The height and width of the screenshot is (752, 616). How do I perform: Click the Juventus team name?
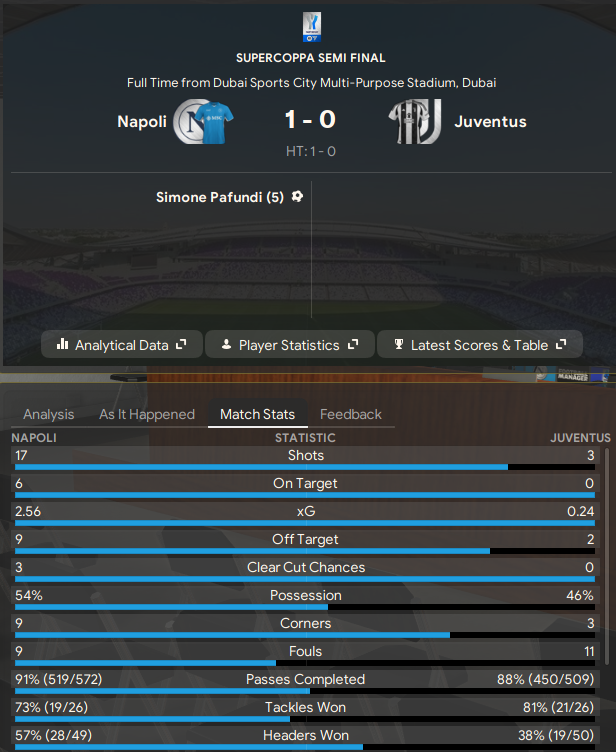[490, 122]
